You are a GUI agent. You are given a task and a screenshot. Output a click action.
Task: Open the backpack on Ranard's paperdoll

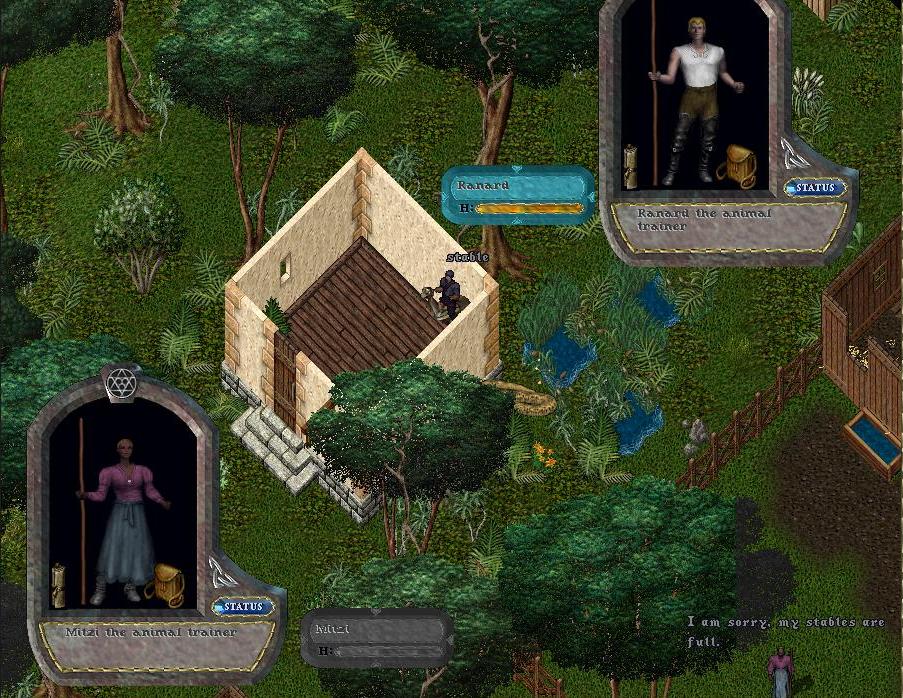[737, 165]
